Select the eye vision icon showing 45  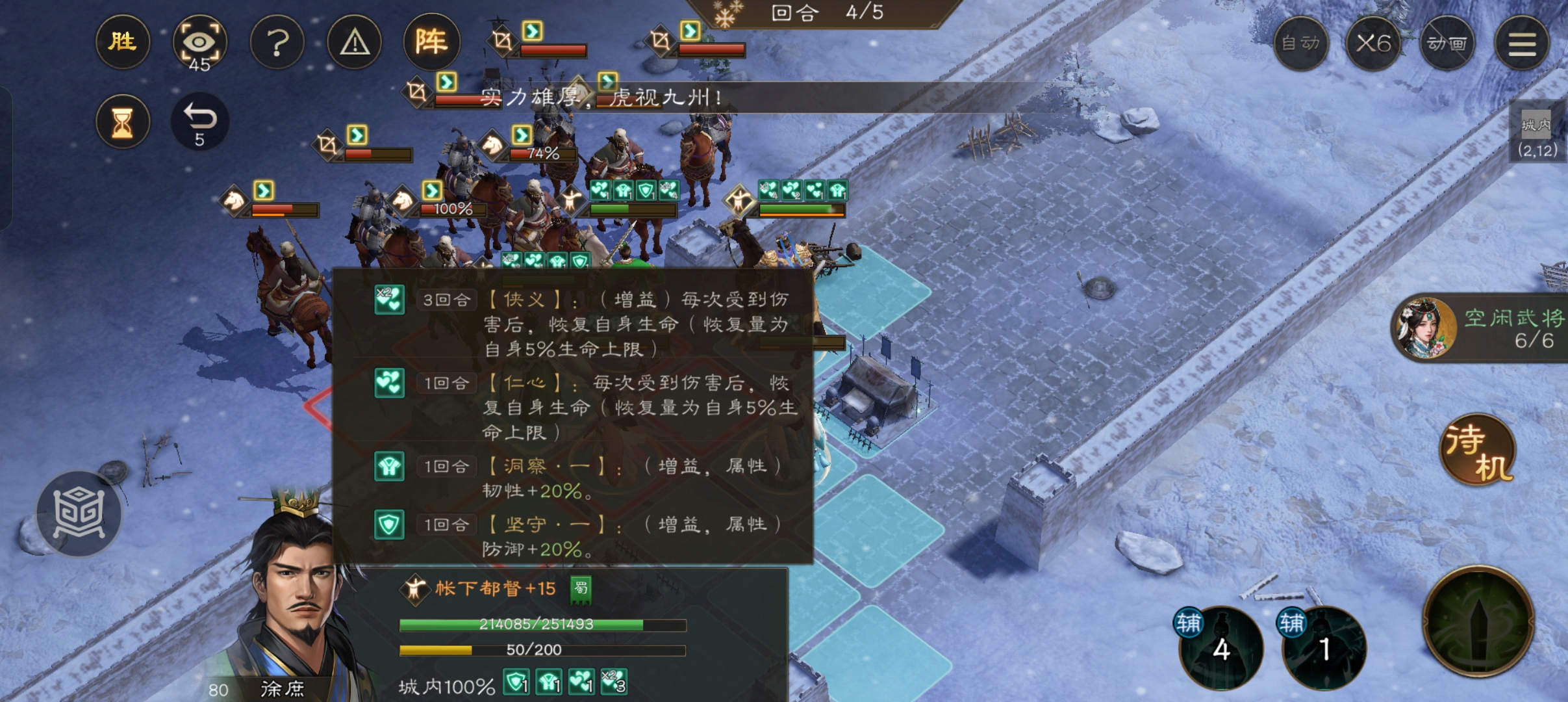(x=200, y=42)
